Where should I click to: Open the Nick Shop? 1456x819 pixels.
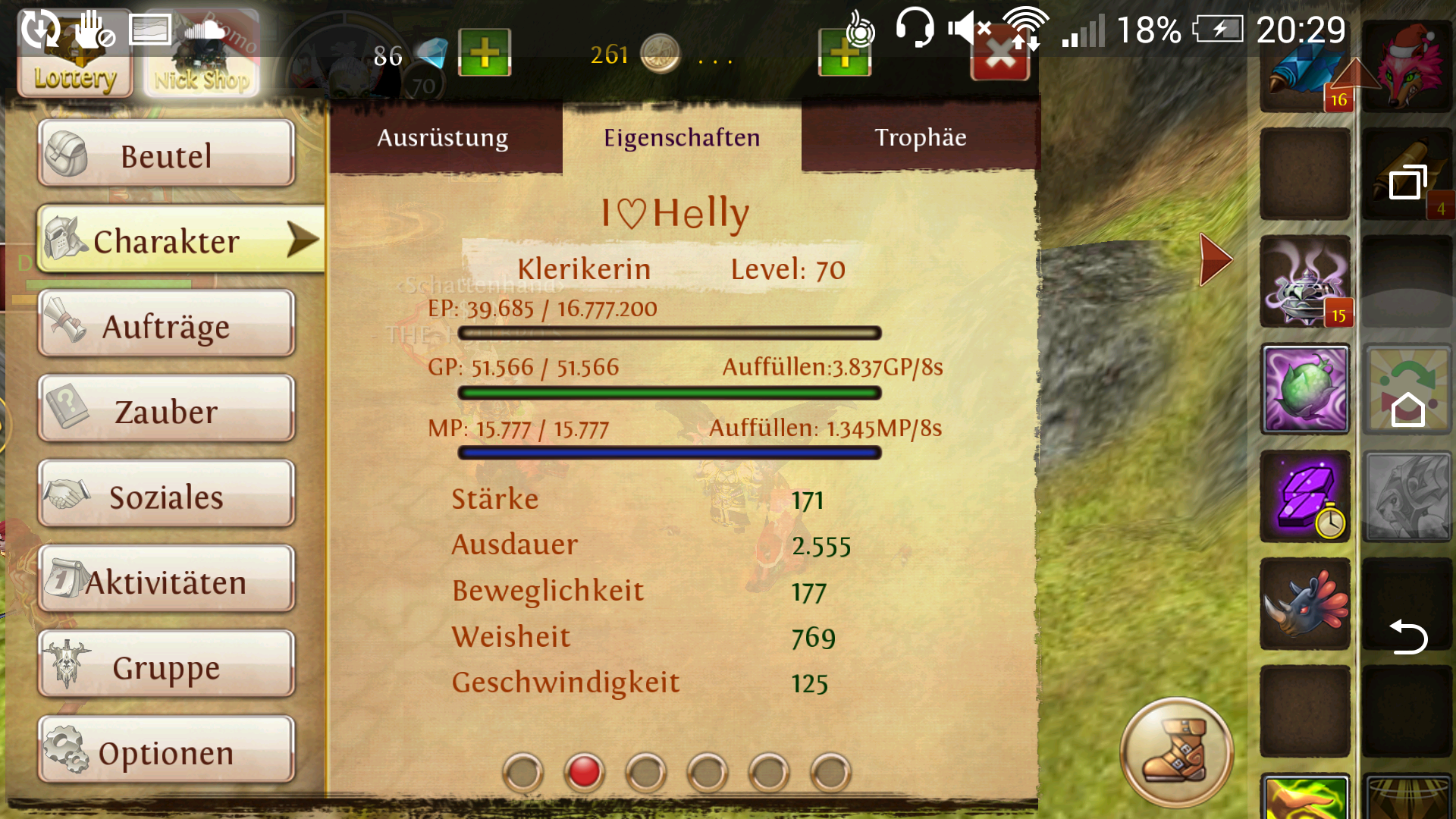[202, 55]
